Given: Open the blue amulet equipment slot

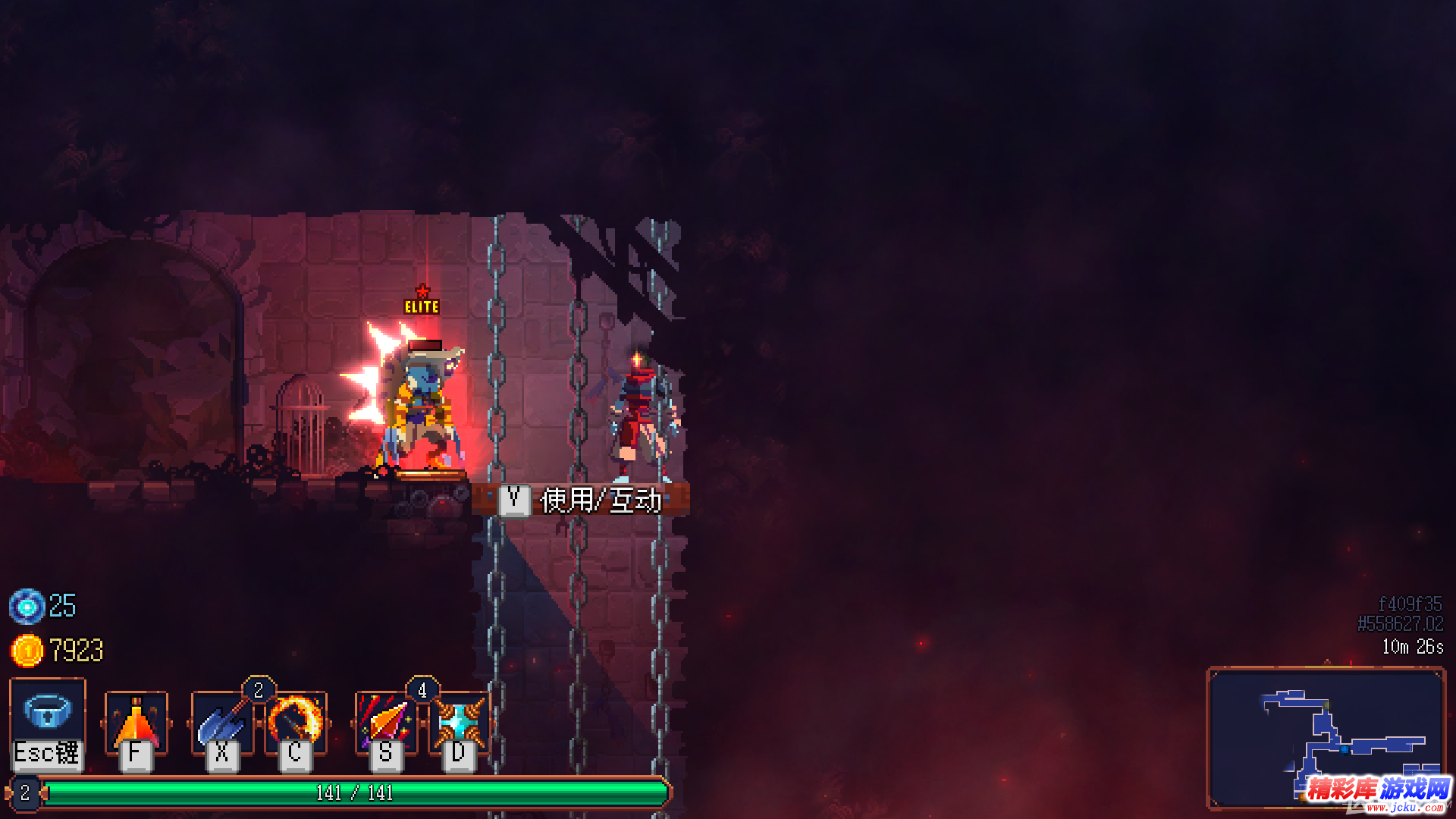Looking at the screenshot, I should point(47,713).
